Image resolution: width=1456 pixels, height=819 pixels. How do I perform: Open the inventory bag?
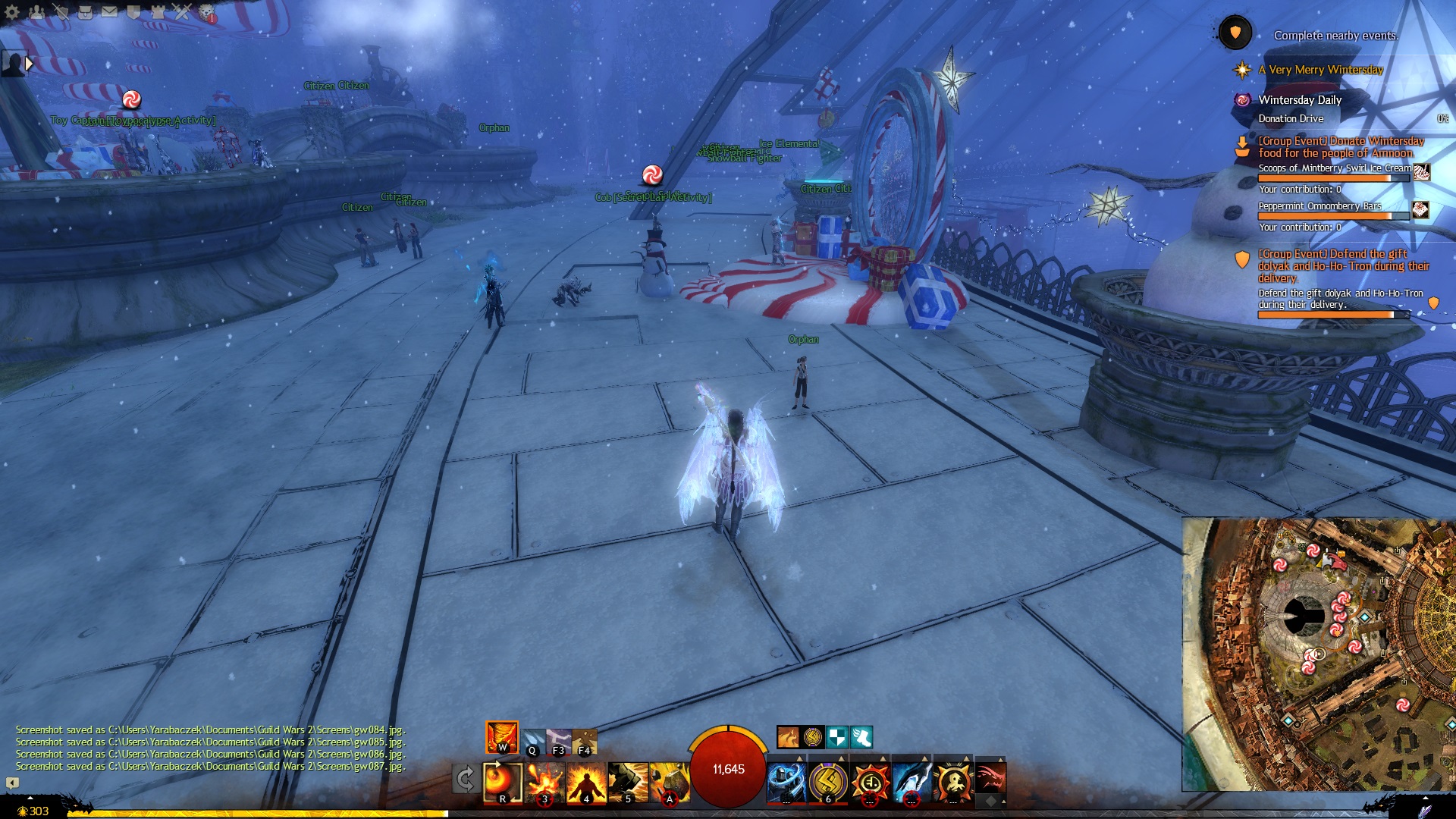point(85,11)
